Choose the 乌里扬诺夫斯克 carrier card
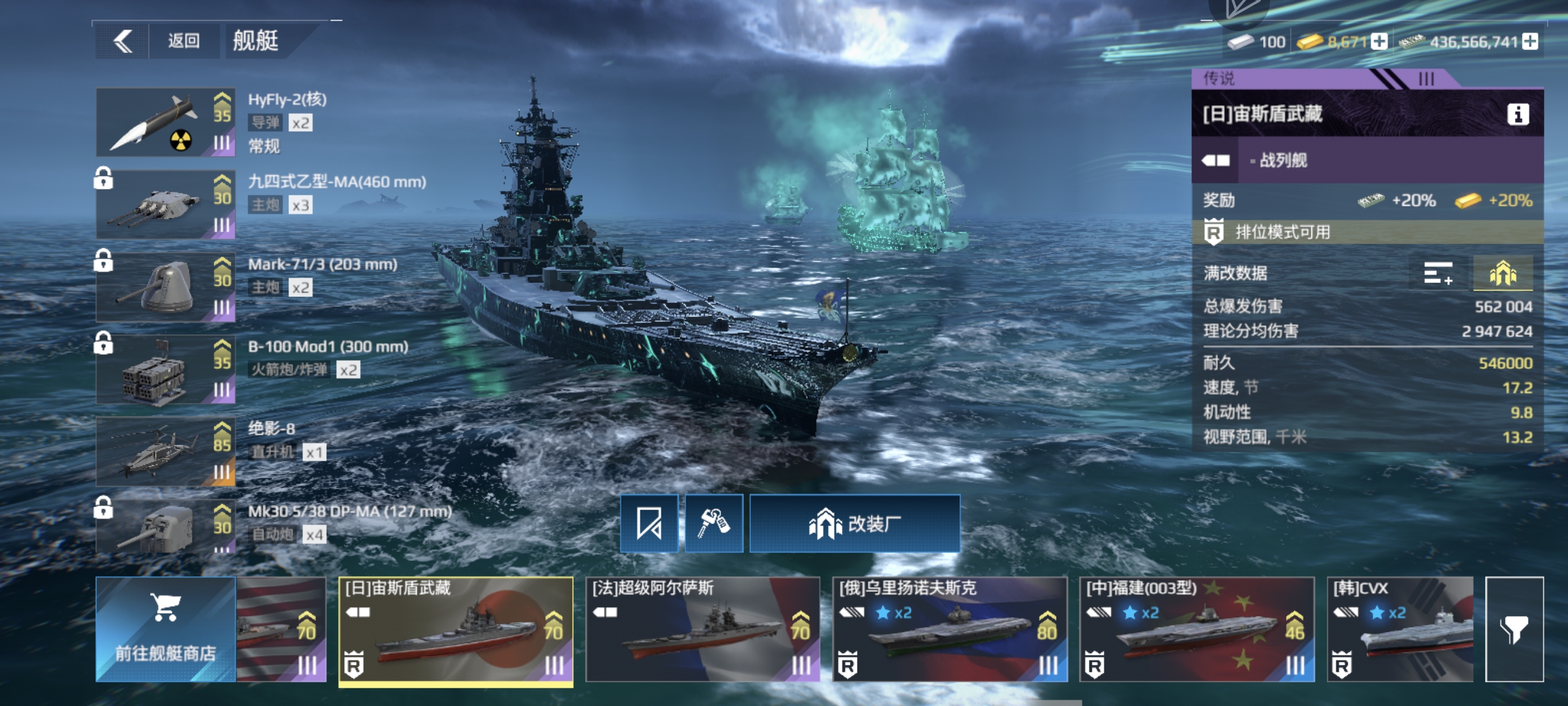This screenshot has height=706, width=1568. click(949, 630)
